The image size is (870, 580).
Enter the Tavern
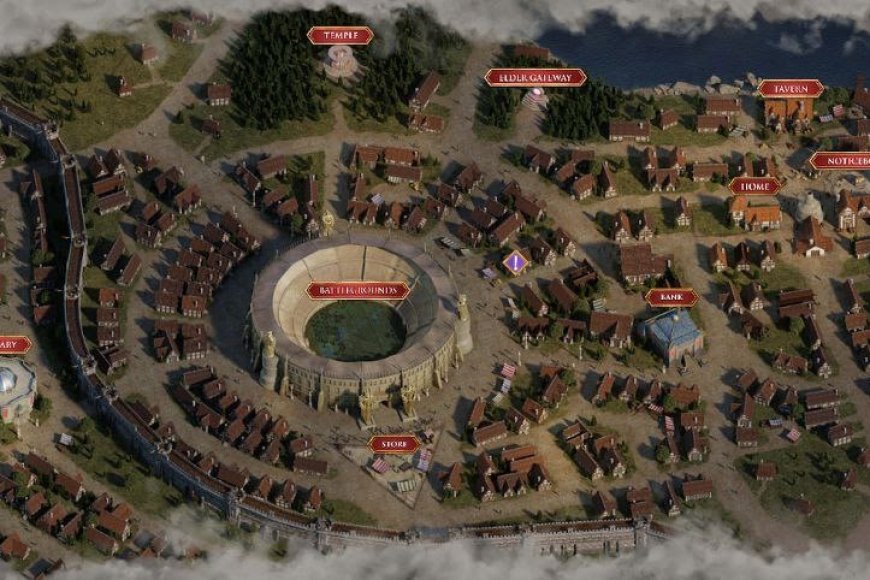(790, 88)
